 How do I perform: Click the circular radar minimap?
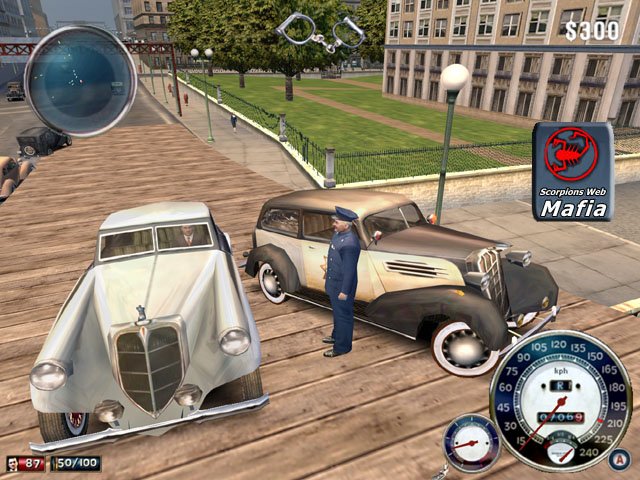pyautogui.click(x=80, y=81)
